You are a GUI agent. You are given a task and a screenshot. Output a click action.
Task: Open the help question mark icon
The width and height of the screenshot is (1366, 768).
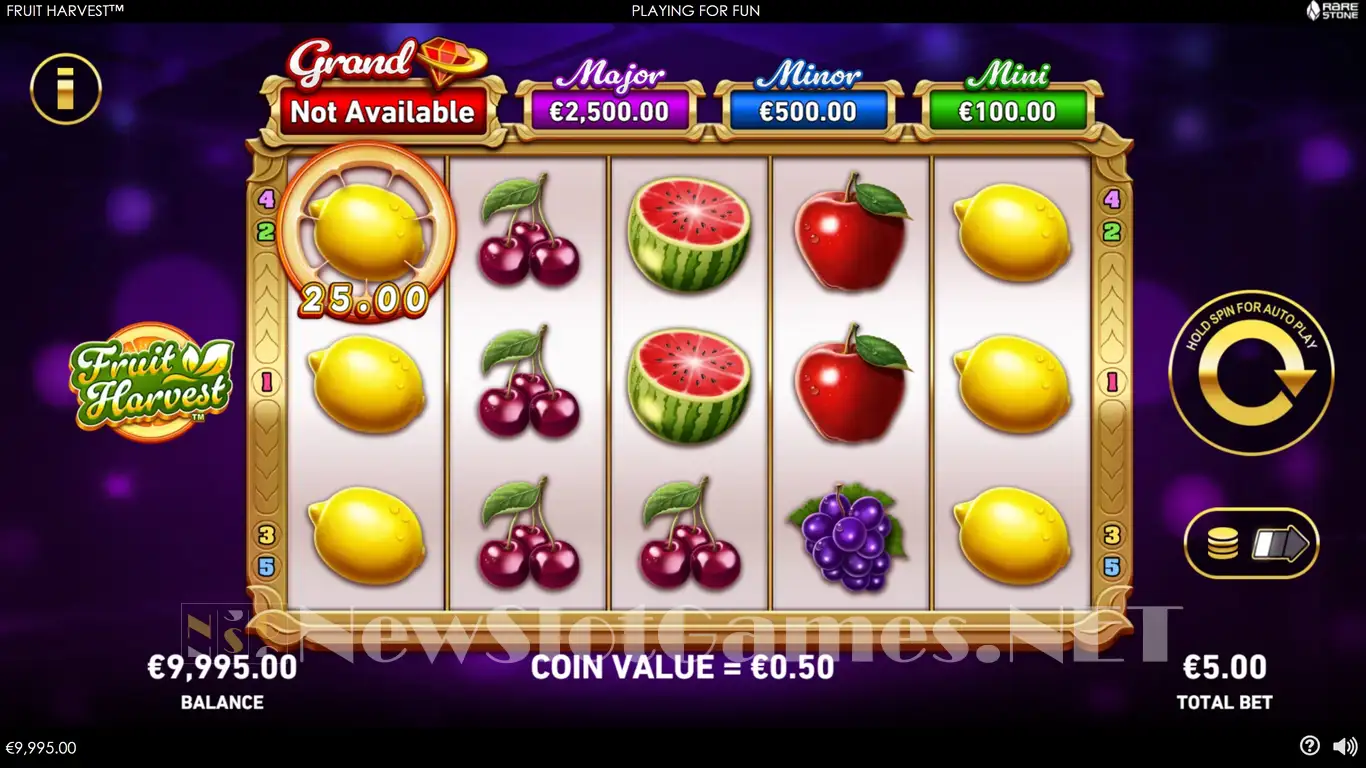[x=1309, y=746]
